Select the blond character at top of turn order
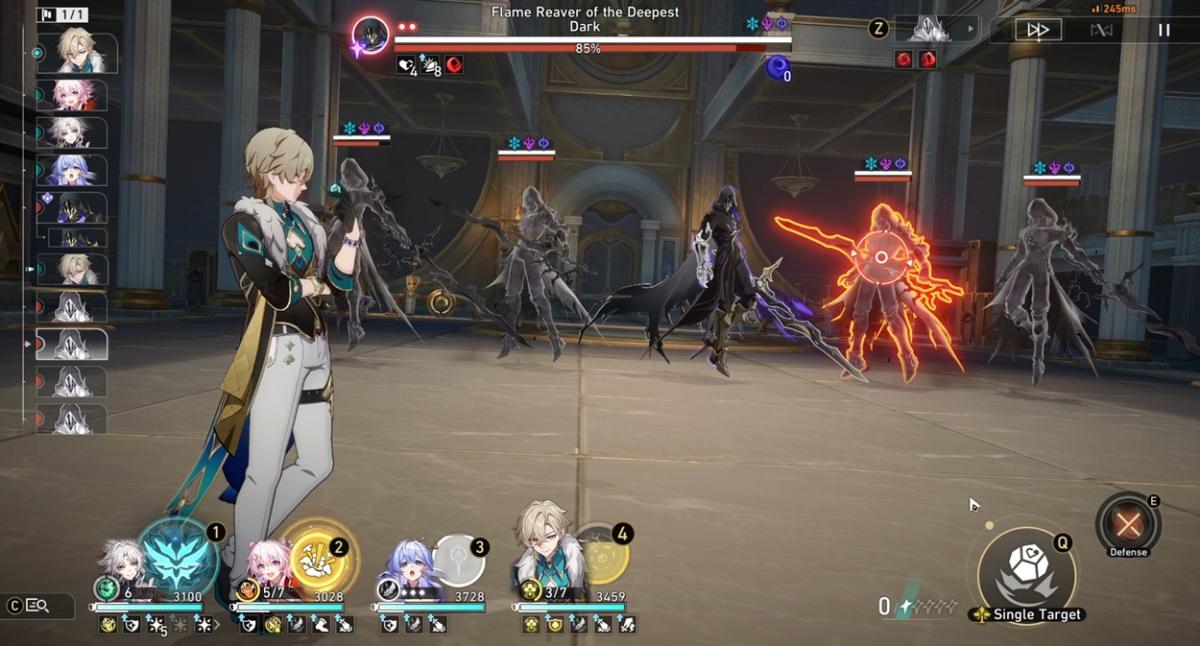The width and height of the screenshot is (1200, 646). (x=78, y=53)
